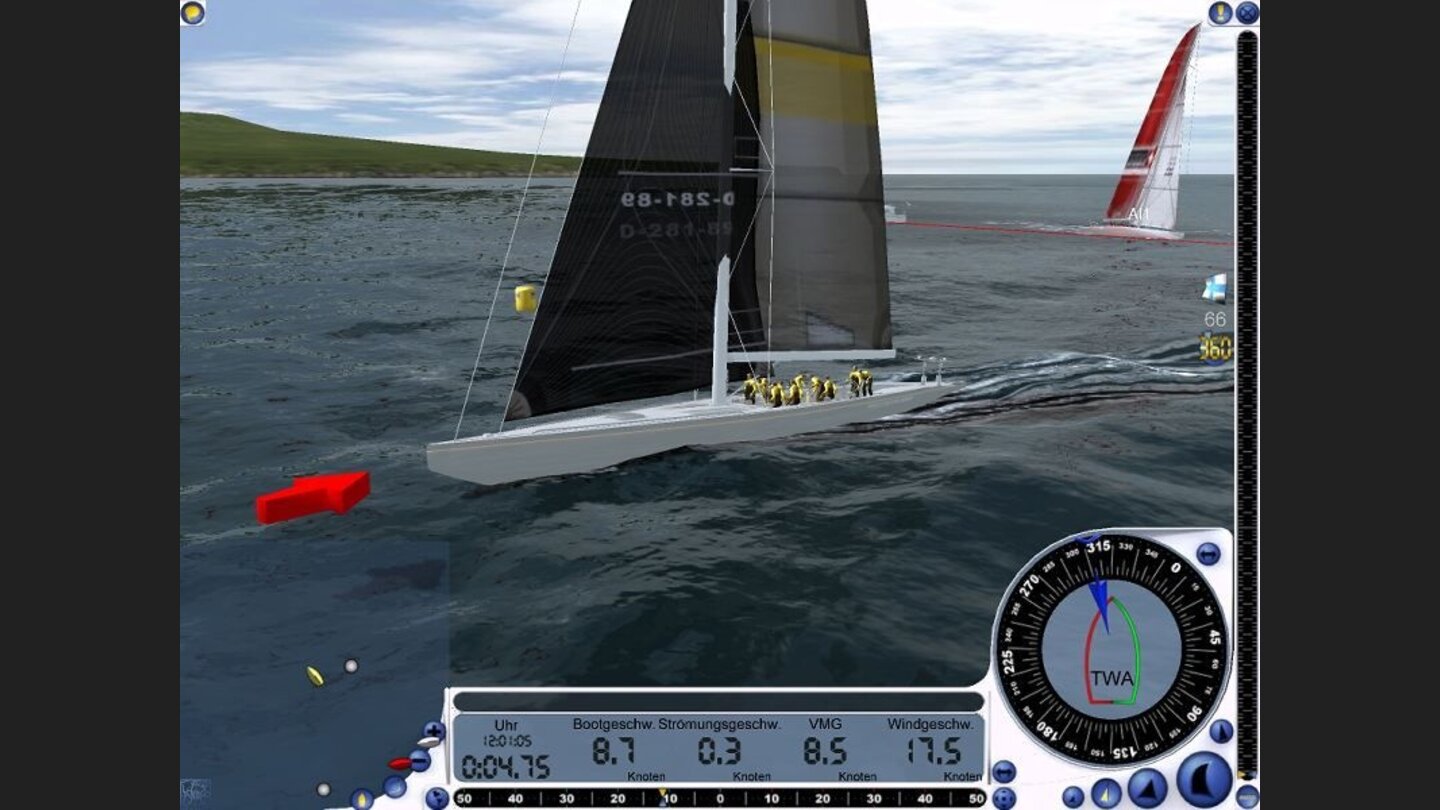Collapse the panel with the minus button
The image size is (1440, 810).
click(x=418, y=762)
